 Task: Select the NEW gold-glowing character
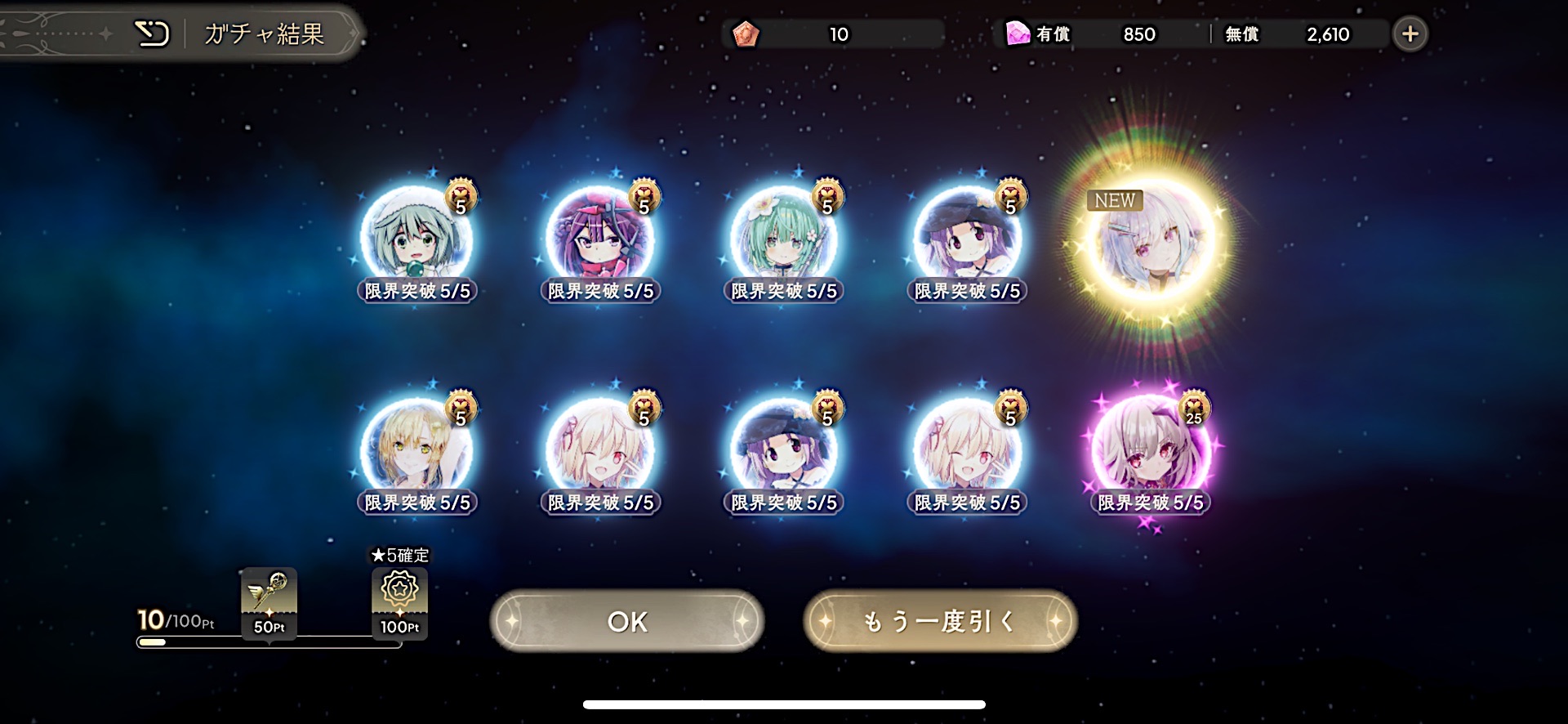(x=1151, y=242)
